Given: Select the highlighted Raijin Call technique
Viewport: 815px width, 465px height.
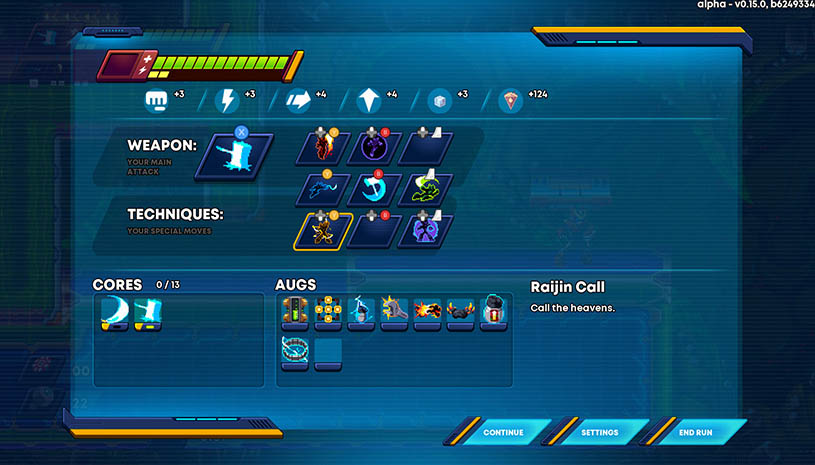Looking at the screenshot, I should click(323, 231).
